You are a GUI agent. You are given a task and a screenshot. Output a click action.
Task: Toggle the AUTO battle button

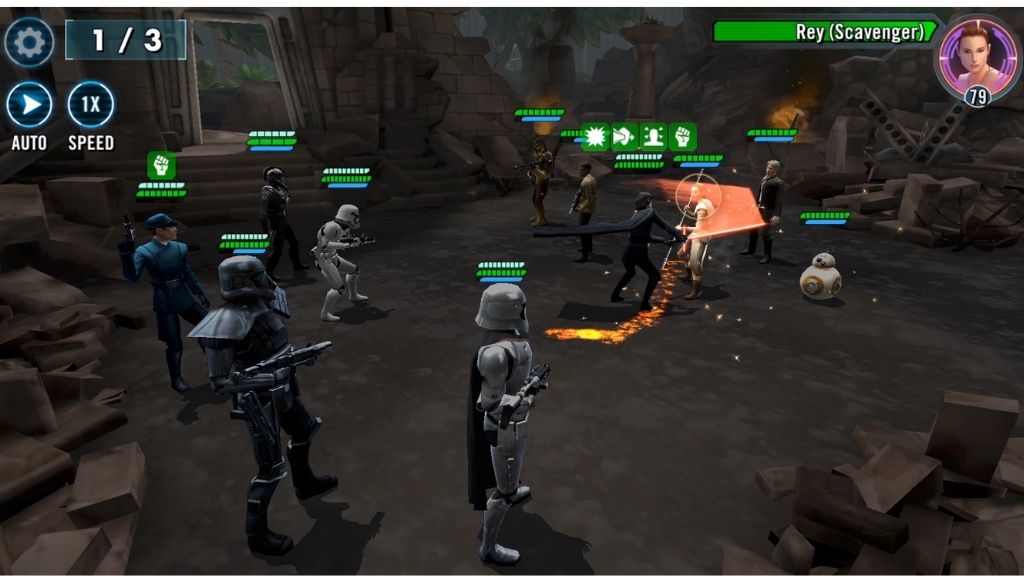point(29,105)
